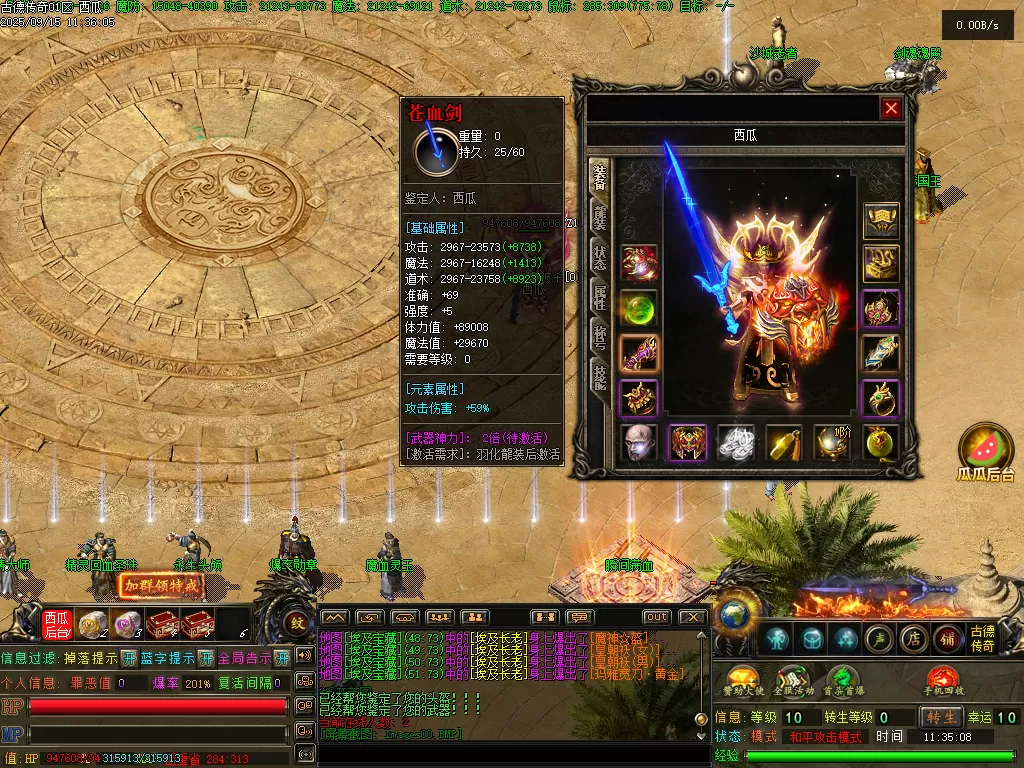
Task: Click the bald head portrait slot
Action: 638,442
